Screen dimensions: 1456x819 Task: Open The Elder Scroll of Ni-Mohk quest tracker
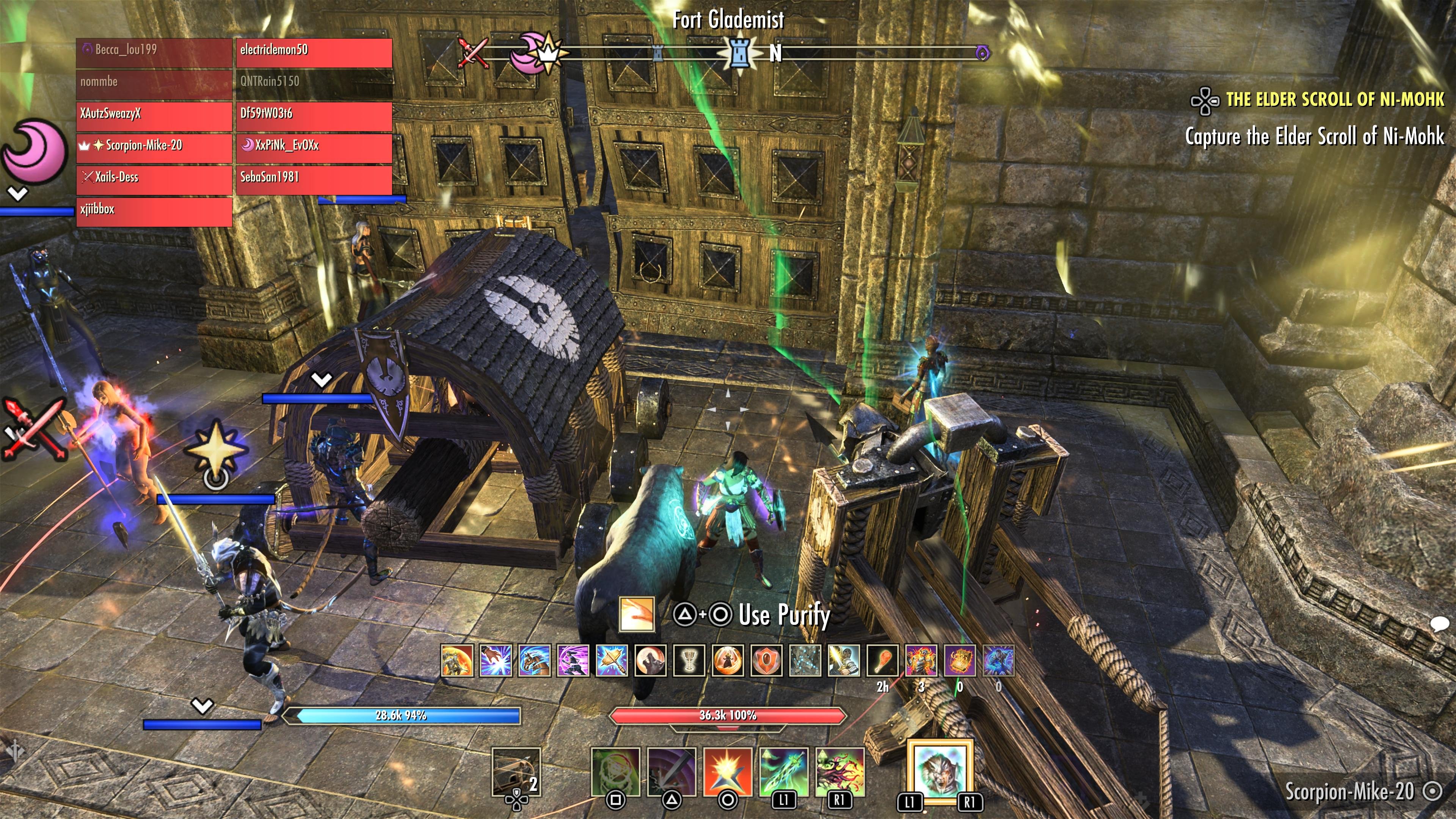coord(1334,100)
